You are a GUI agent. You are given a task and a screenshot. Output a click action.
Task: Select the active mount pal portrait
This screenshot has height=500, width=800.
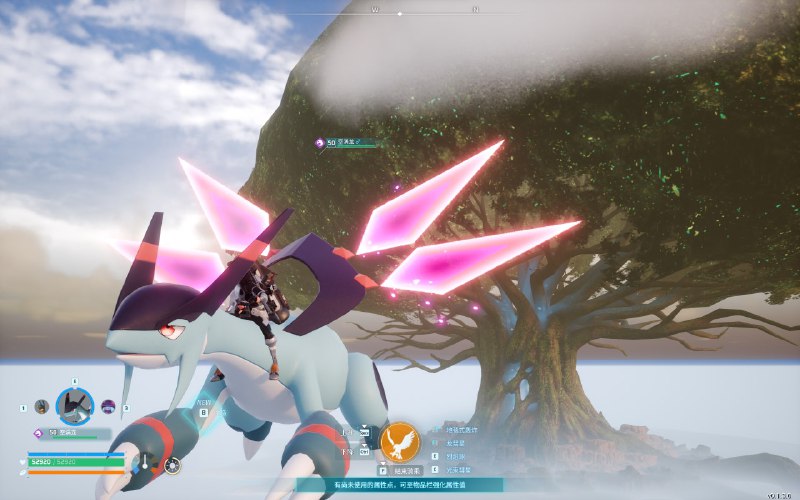[x=73, y=406]
